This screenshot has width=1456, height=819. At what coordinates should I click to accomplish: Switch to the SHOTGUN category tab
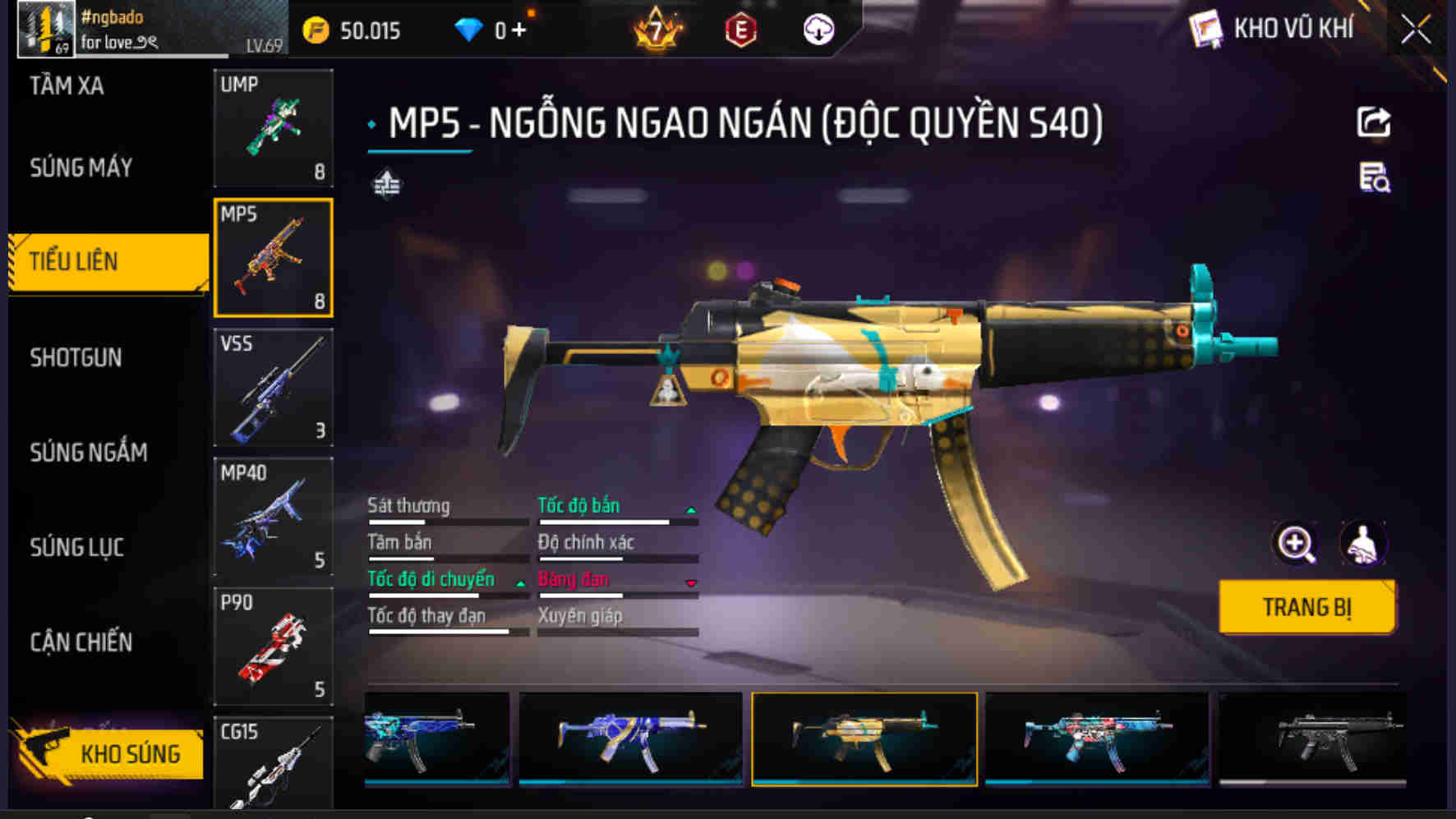(76, 358)
